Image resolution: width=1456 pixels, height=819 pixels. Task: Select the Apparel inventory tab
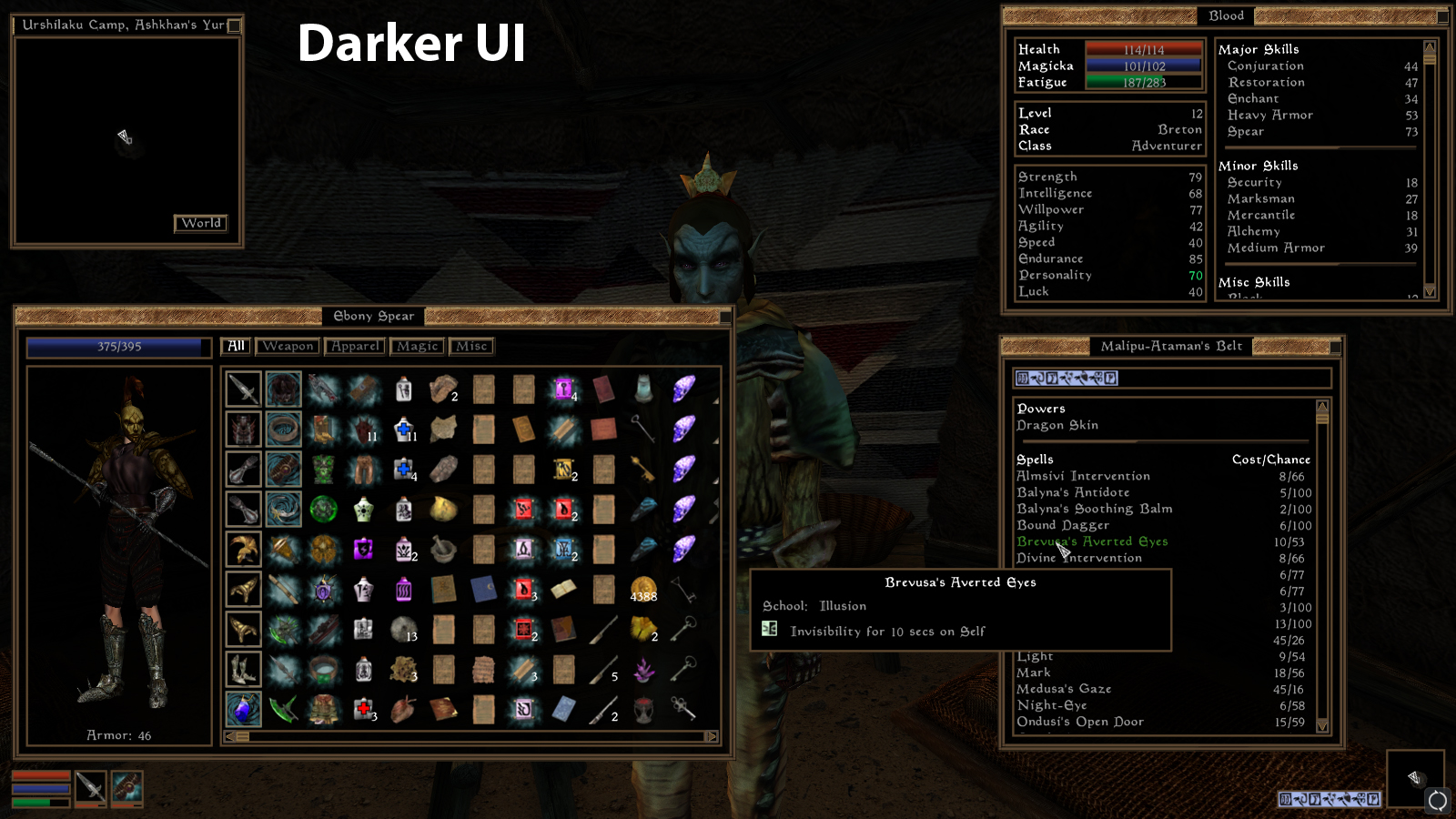(355, 347)
